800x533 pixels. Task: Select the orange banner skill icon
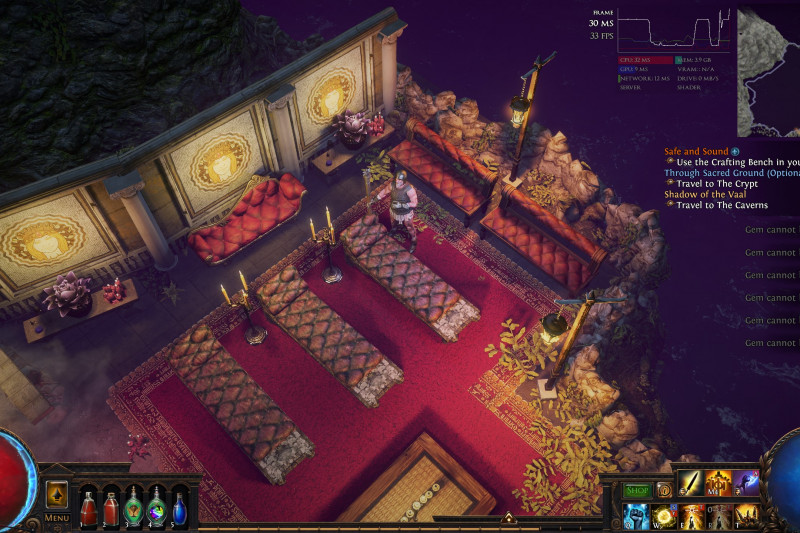pos(719,484)
